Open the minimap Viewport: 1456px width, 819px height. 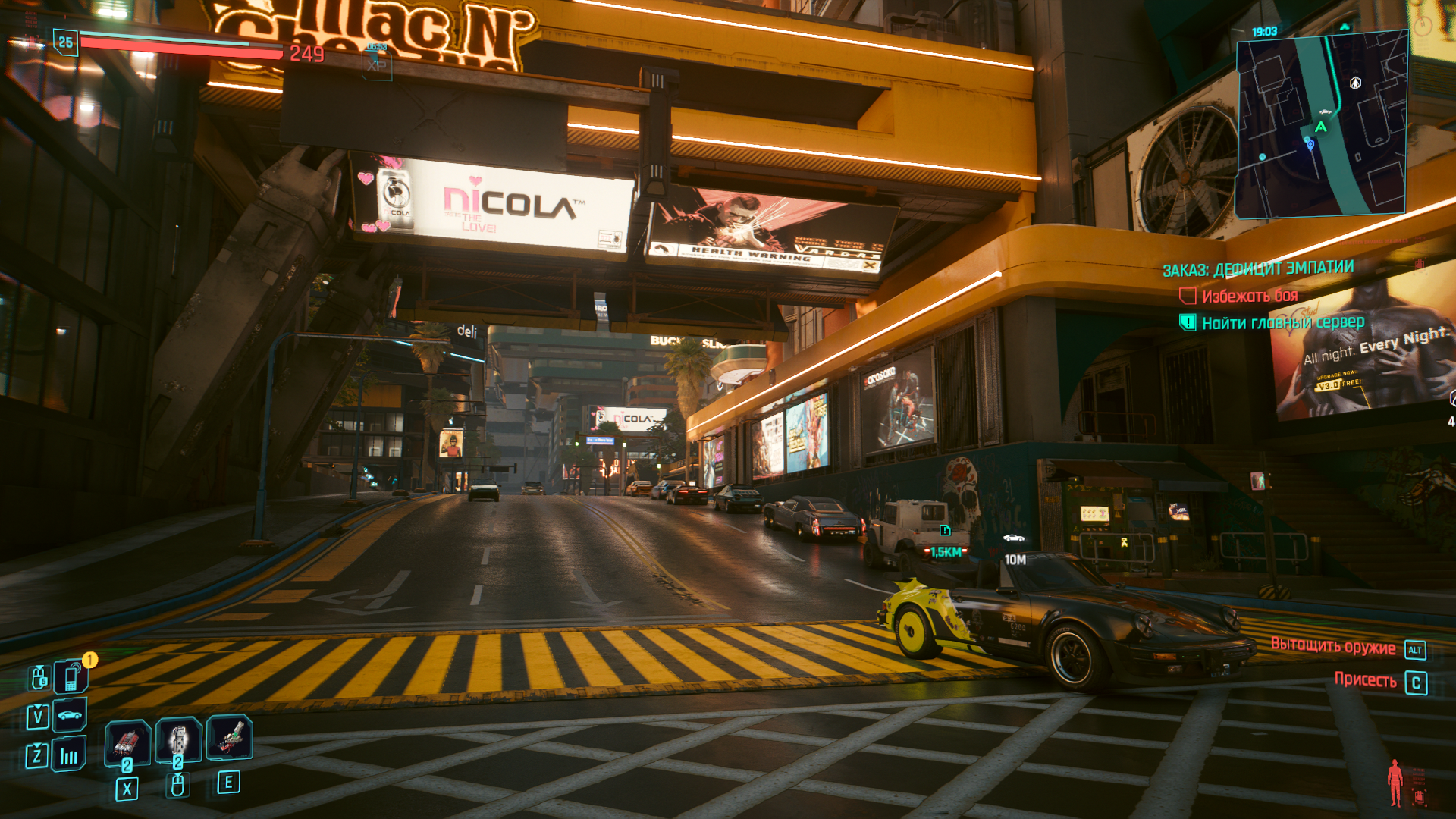1321,125
